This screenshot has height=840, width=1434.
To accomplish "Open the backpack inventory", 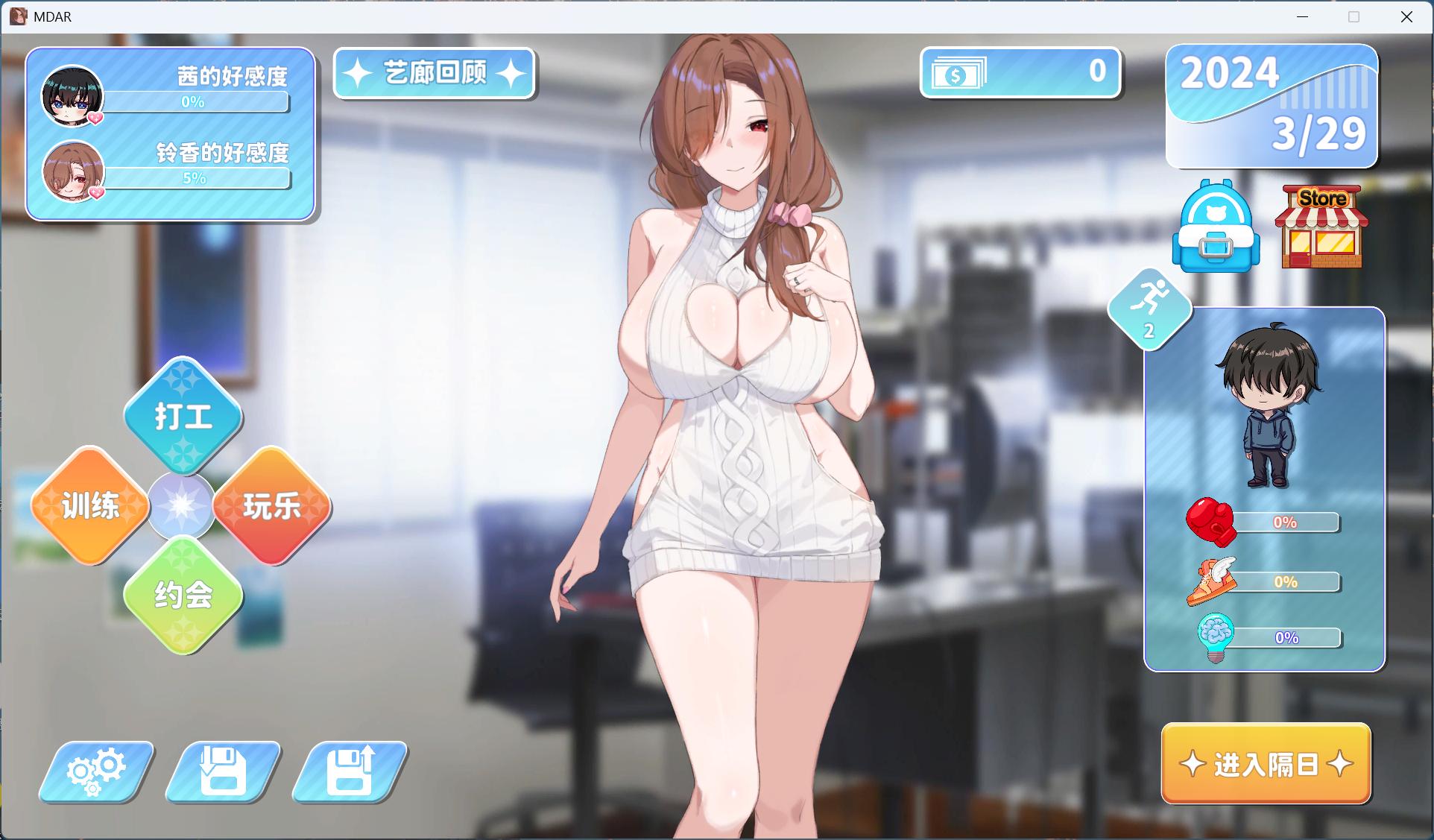I will [1215, 230].
